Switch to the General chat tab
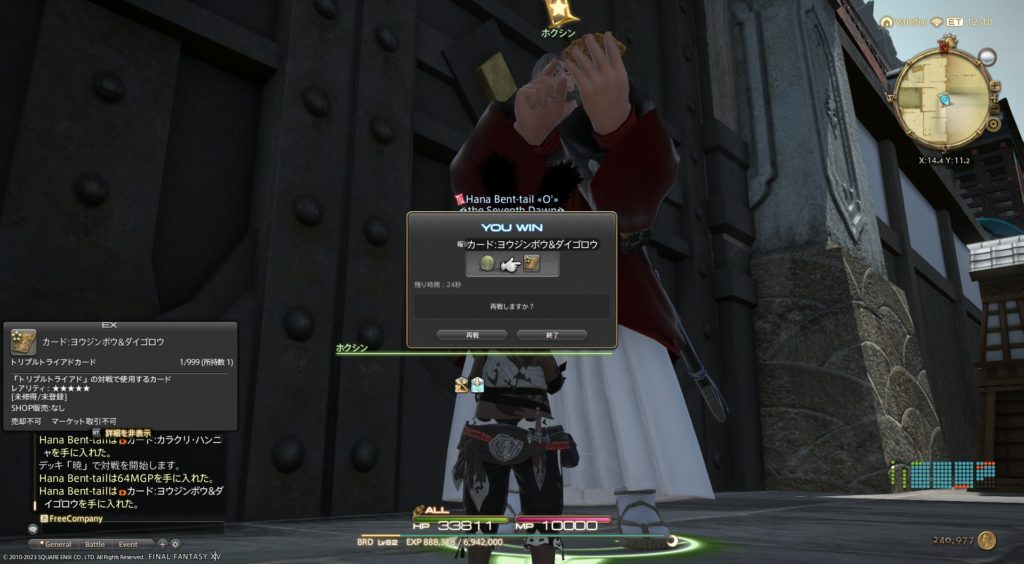The height and width of the screenshot is (564, 1024). pyautogui.click(x=57, y=544)
